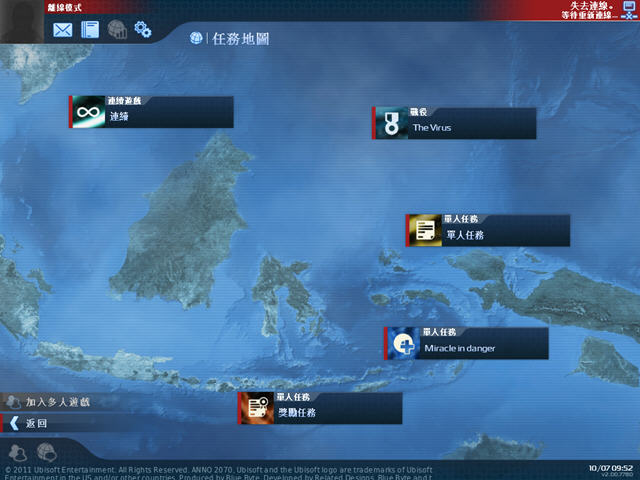Click the globe chat icon at bottom

(x=48, y=452)
